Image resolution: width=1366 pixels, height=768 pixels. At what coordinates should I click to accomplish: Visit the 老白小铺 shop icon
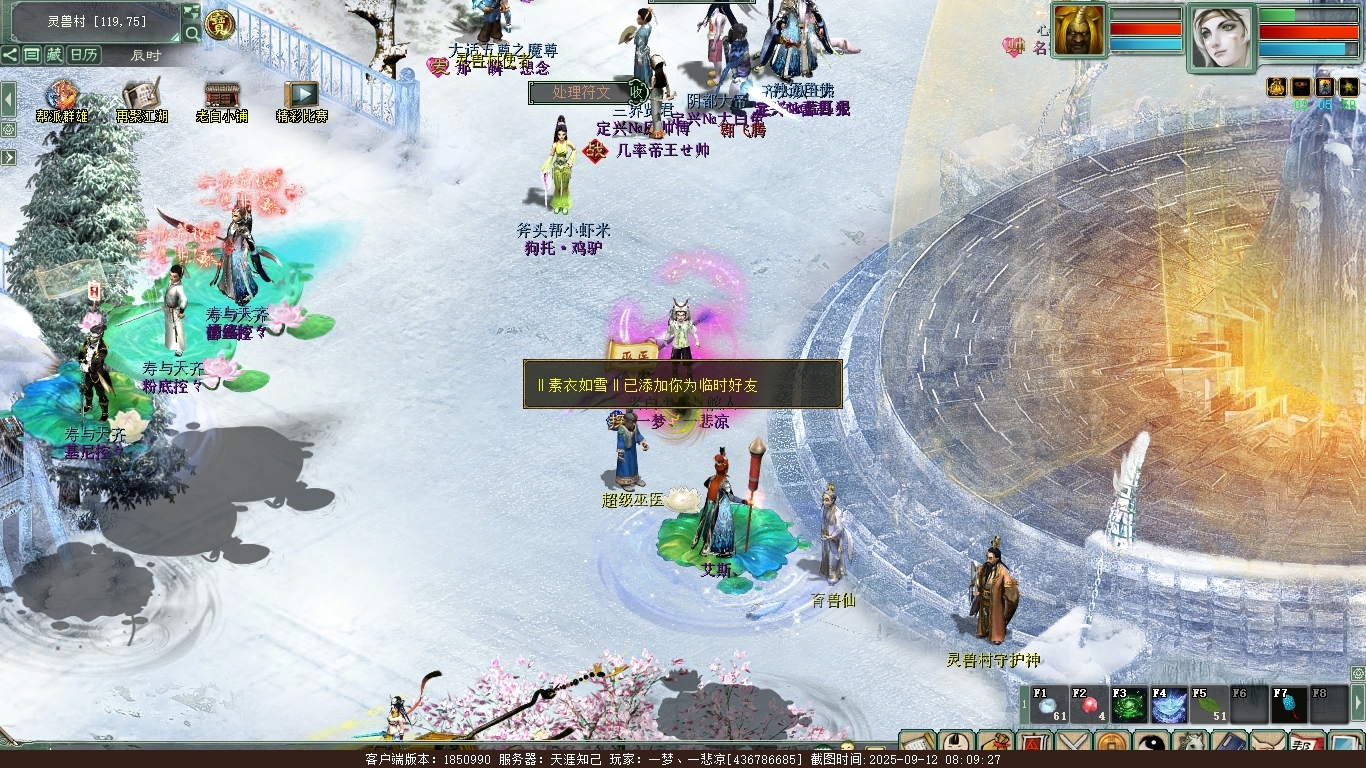[221, 96]
